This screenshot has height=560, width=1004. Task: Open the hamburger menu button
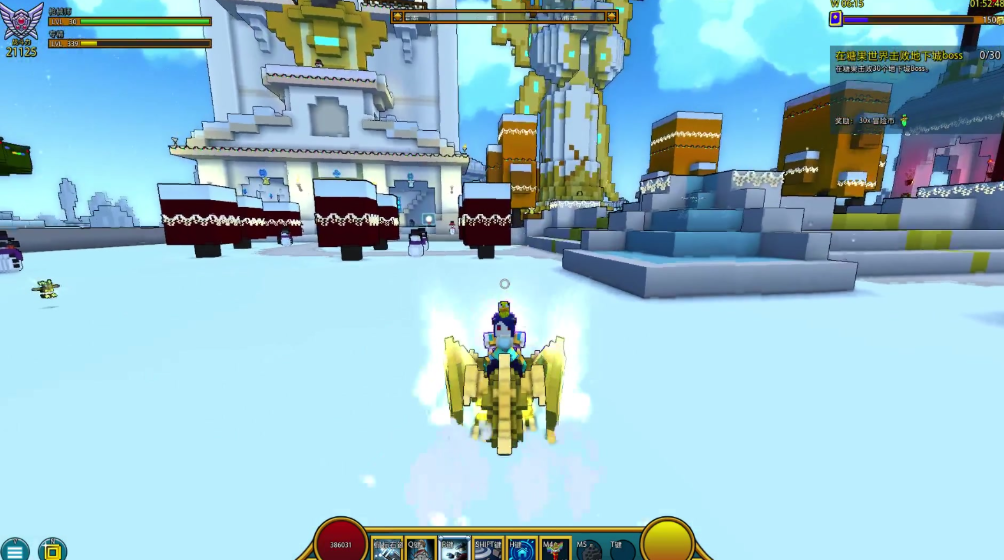point(14,551)
